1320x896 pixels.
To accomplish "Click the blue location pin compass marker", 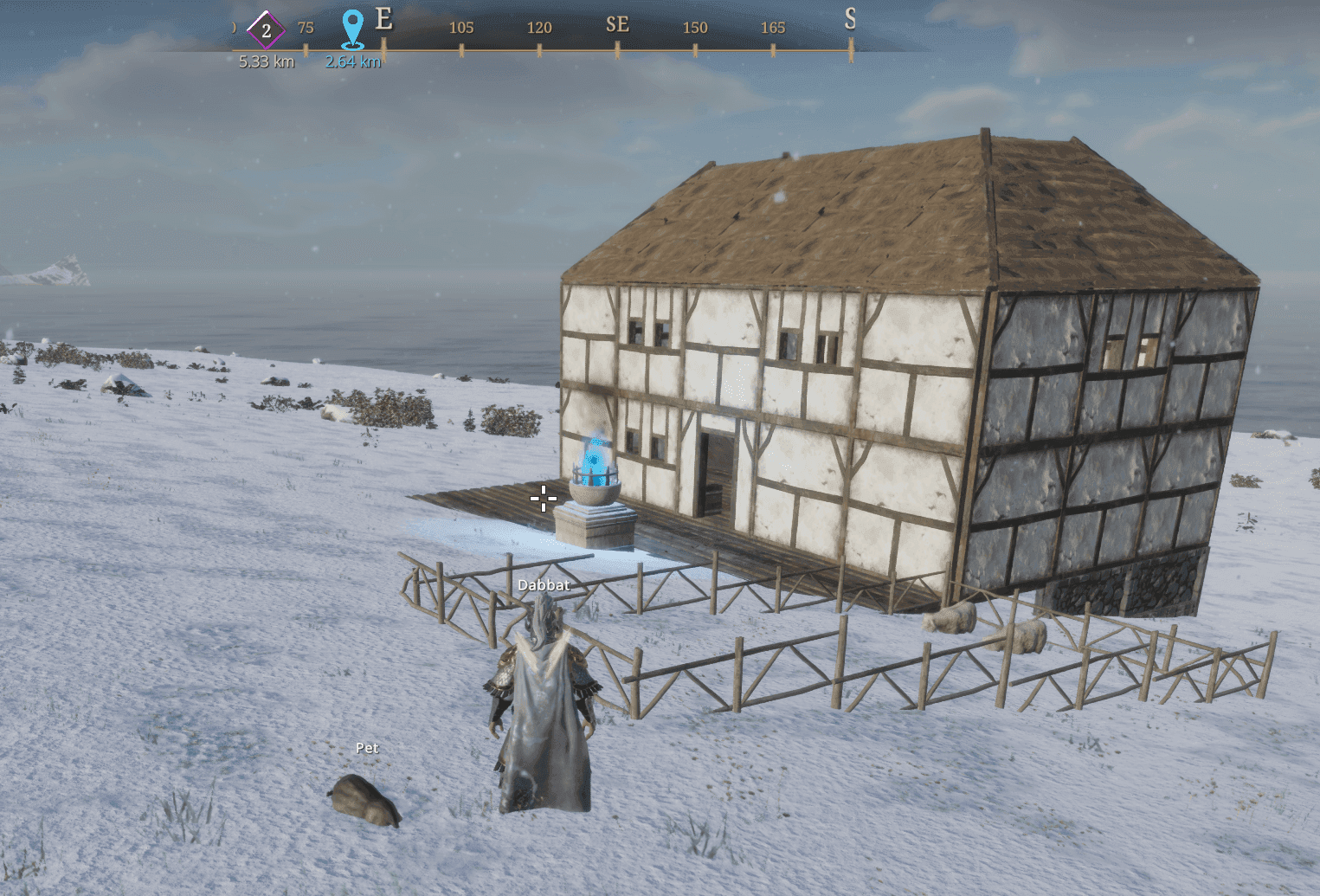I will pyautogui.click(x=352, y=29).
